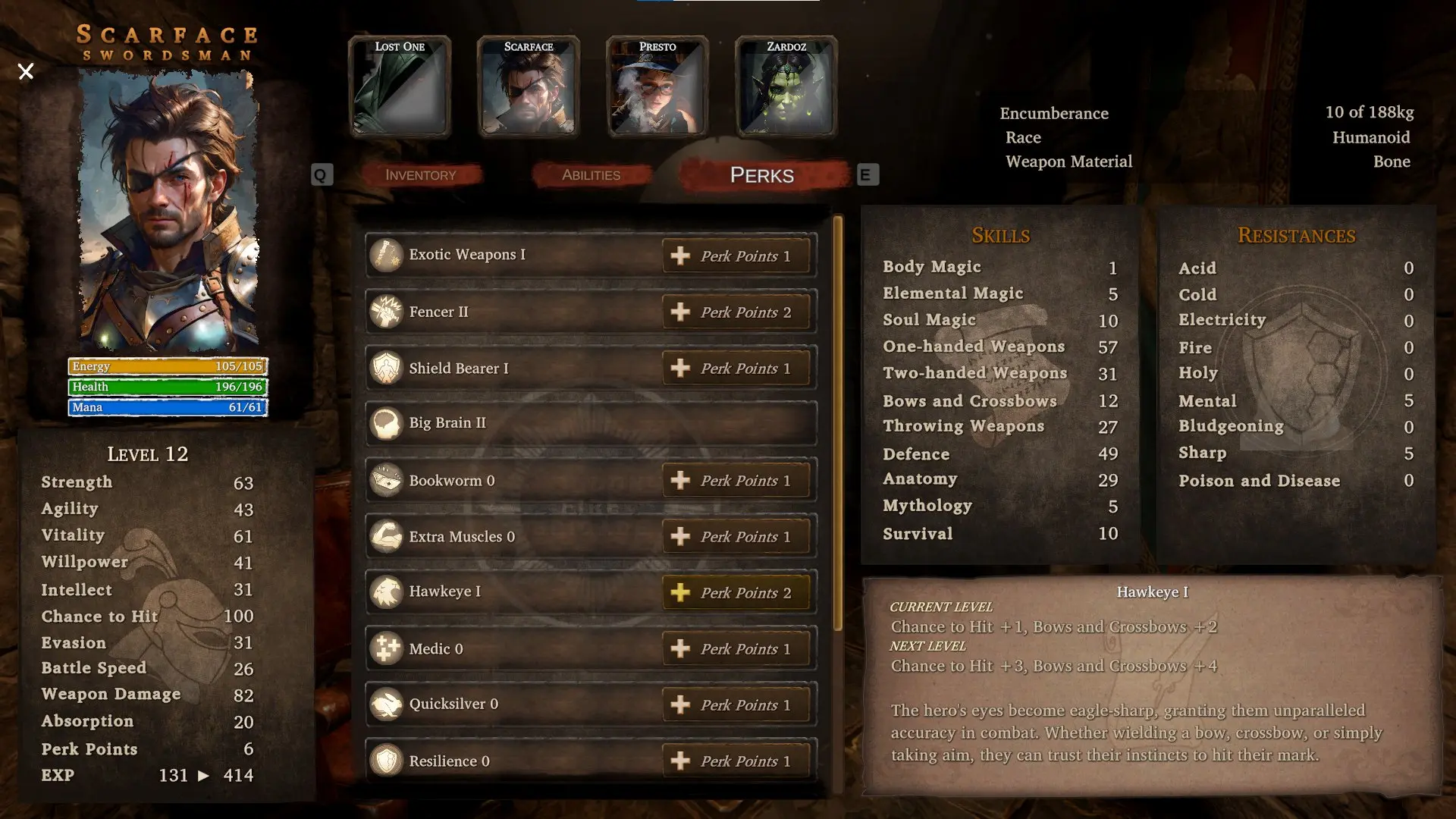Show the Perks tab
This screenshot has height=819, width=1456.
762,175
